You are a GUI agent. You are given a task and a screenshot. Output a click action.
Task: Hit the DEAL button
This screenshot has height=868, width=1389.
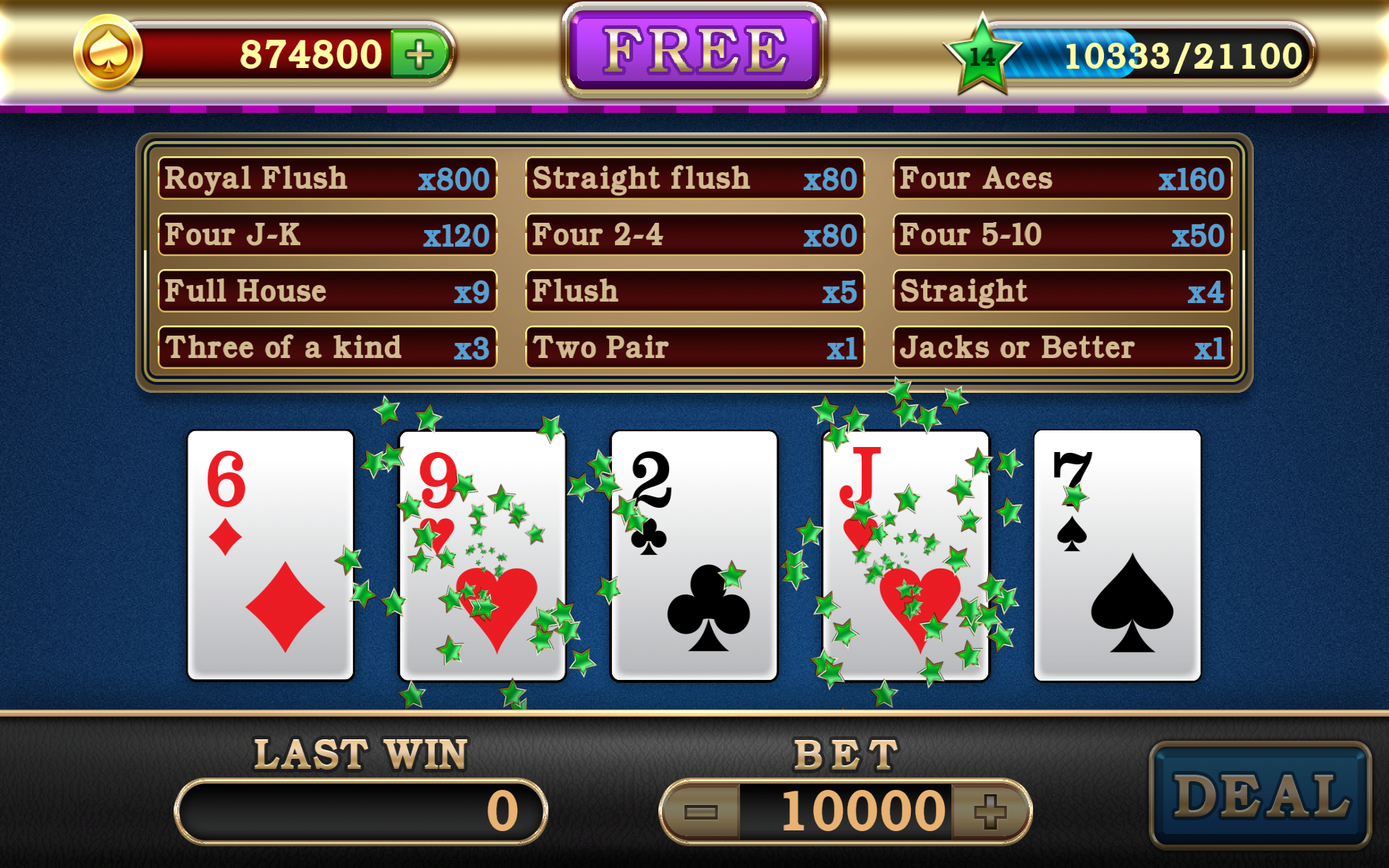coord(1260,794)
